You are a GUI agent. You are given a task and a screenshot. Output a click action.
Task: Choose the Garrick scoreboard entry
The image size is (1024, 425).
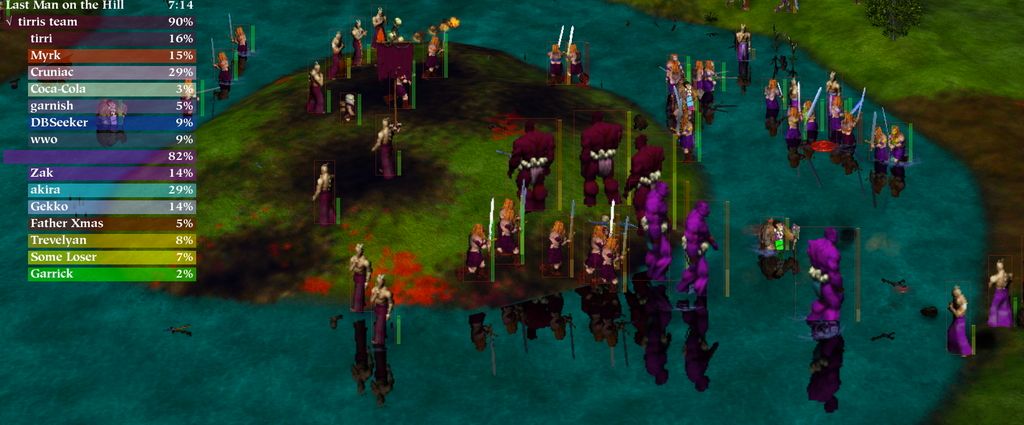[99, 273]
